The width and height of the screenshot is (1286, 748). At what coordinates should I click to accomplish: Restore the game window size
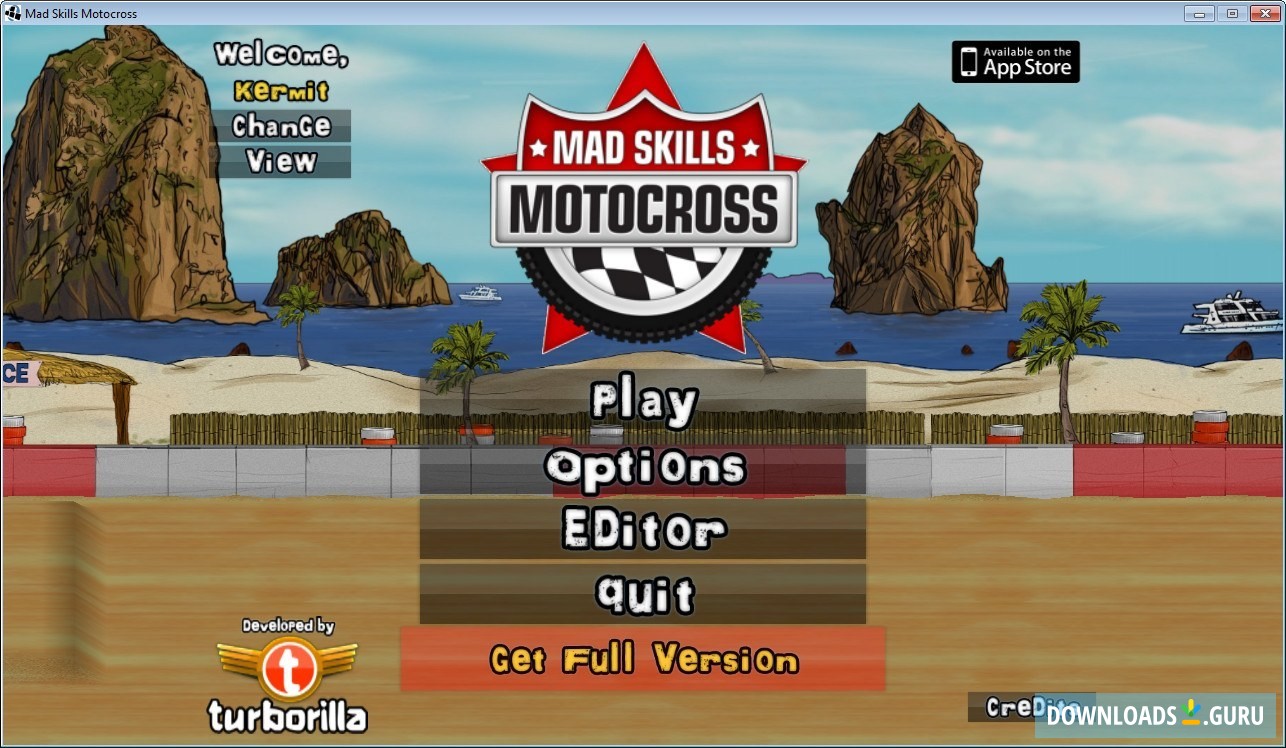tap(1230, 13)
